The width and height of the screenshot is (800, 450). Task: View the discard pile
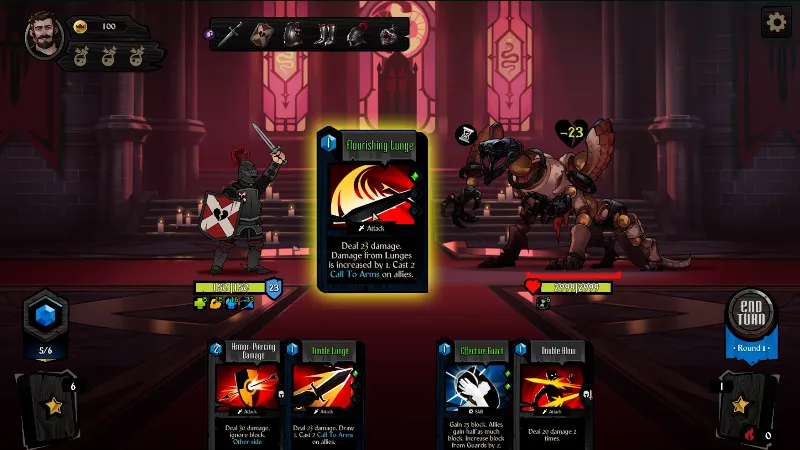(x=744, y=404)
